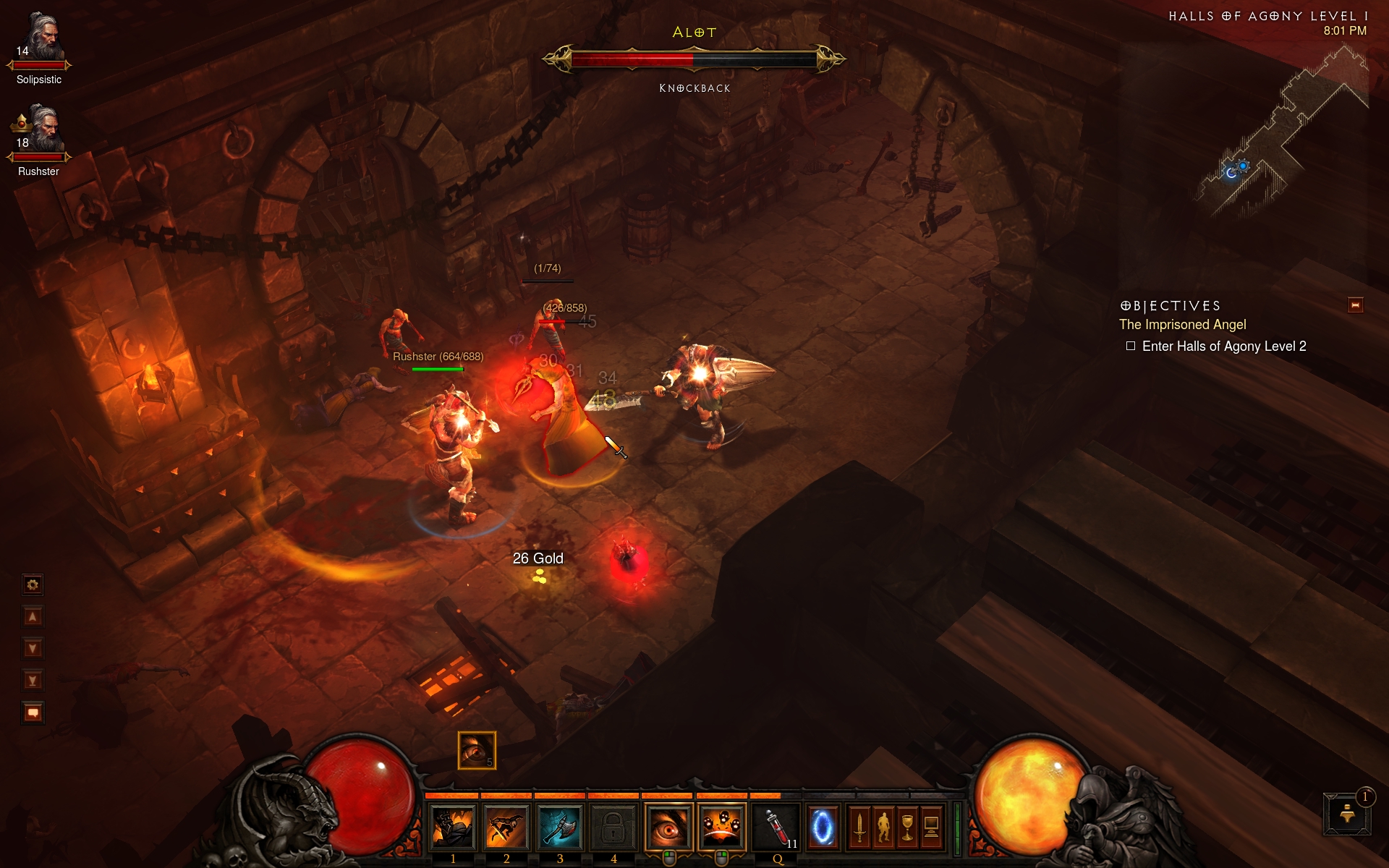Open the game menu with the computer icon

pos(931,826)
